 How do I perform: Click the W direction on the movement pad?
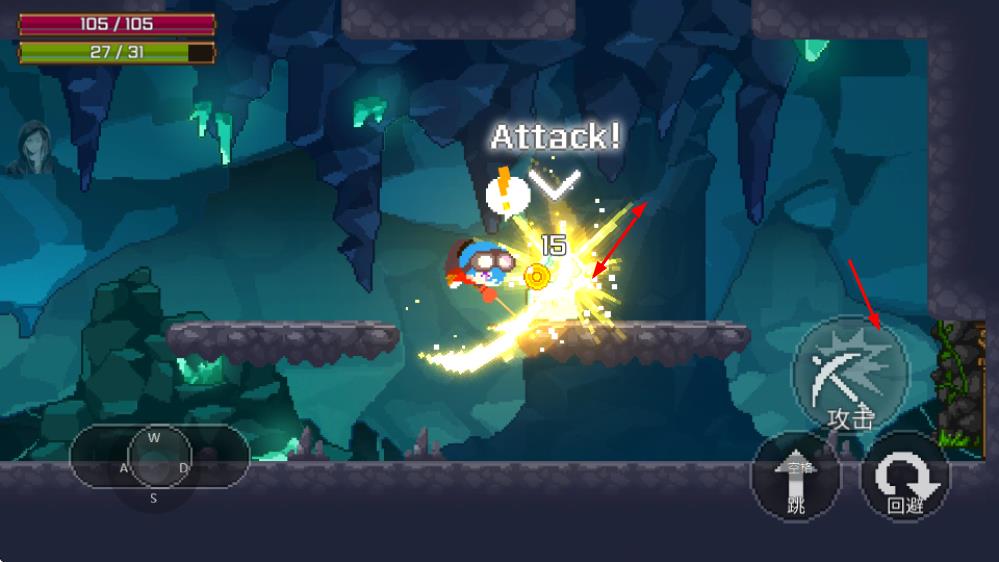(154, 438)
